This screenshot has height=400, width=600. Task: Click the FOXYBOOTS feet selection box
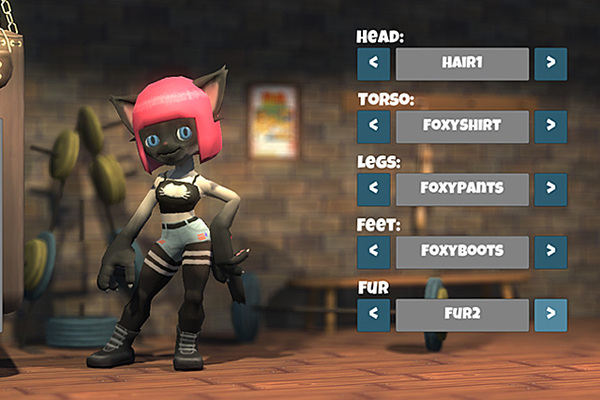tap(462, 252)
